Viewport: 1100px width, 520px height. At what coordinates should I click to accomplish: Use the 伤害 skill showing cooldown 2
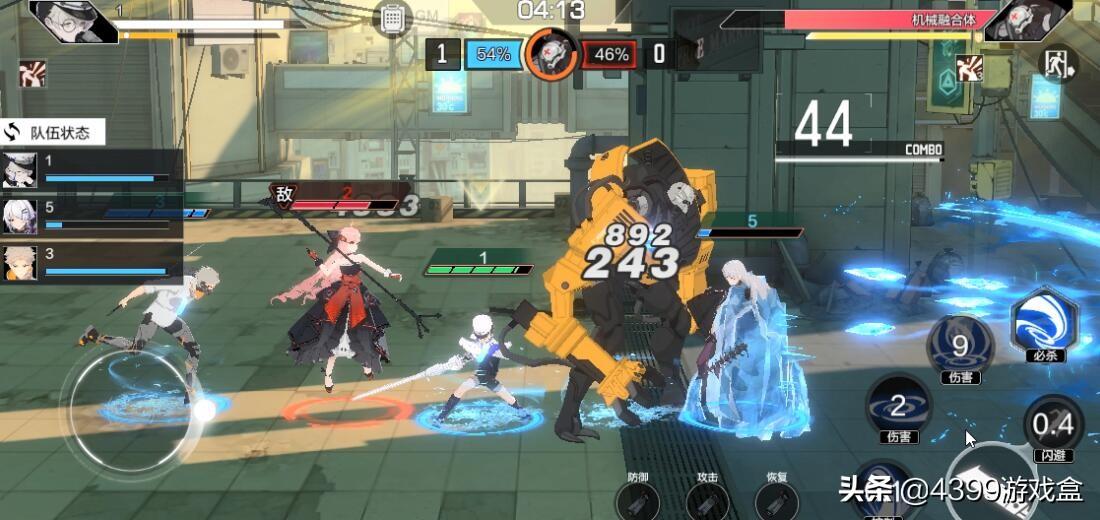tap(897, 405)
